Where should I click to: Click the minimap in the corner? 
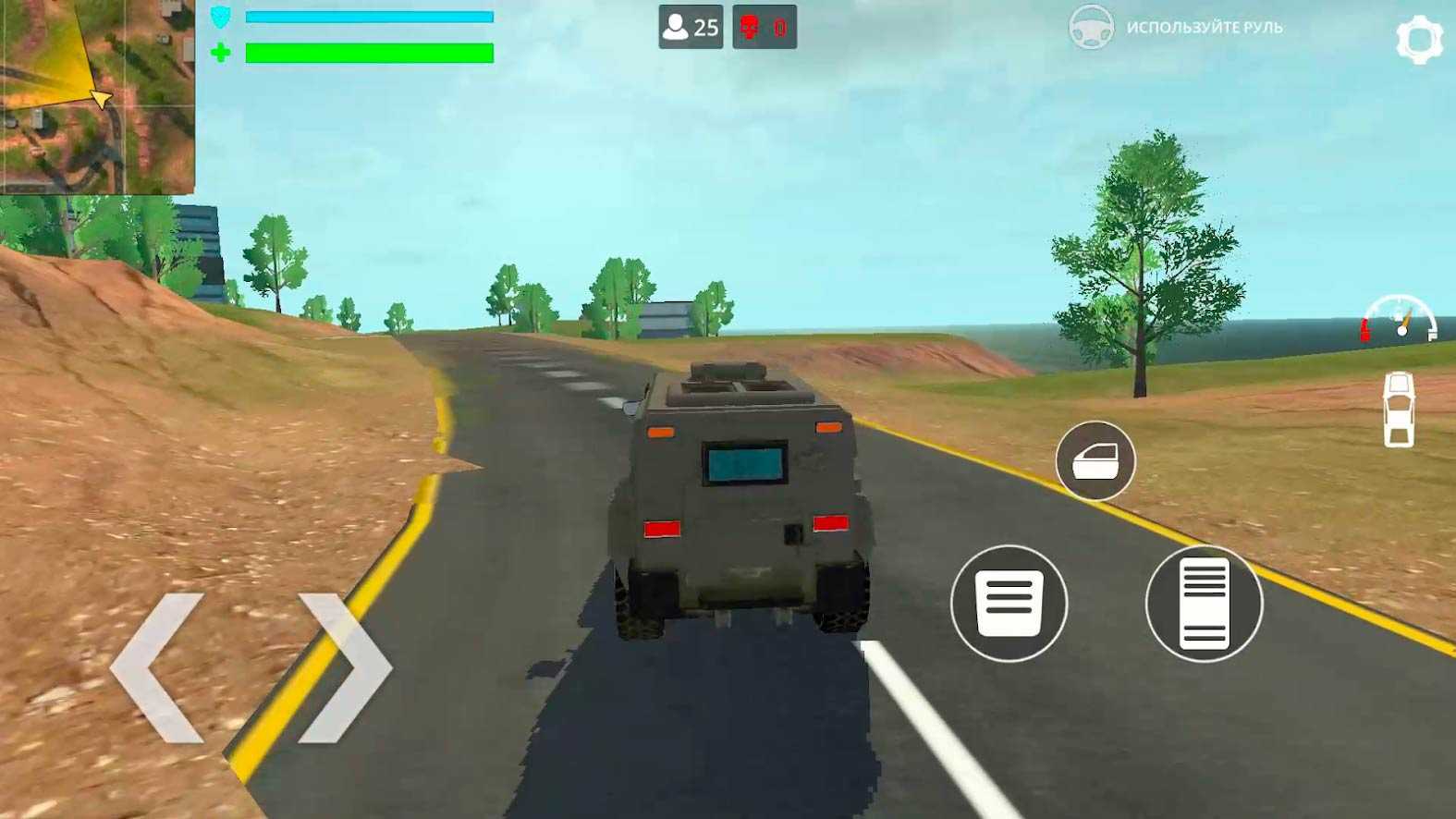[x=97, y=96]
